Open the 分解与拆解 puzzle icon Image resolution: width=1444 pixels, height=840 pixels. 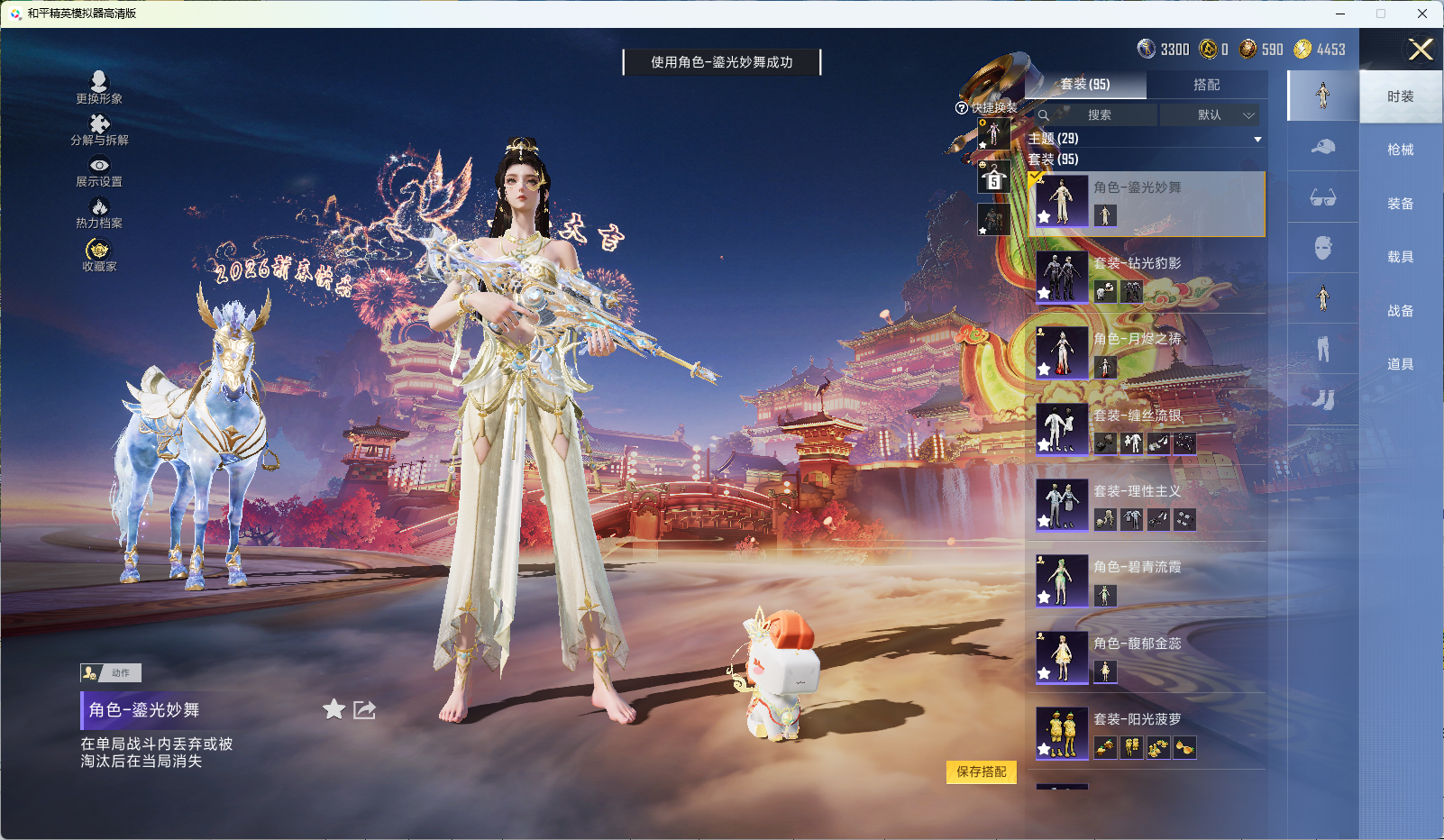pyautogui.click(x=99, y=126)
